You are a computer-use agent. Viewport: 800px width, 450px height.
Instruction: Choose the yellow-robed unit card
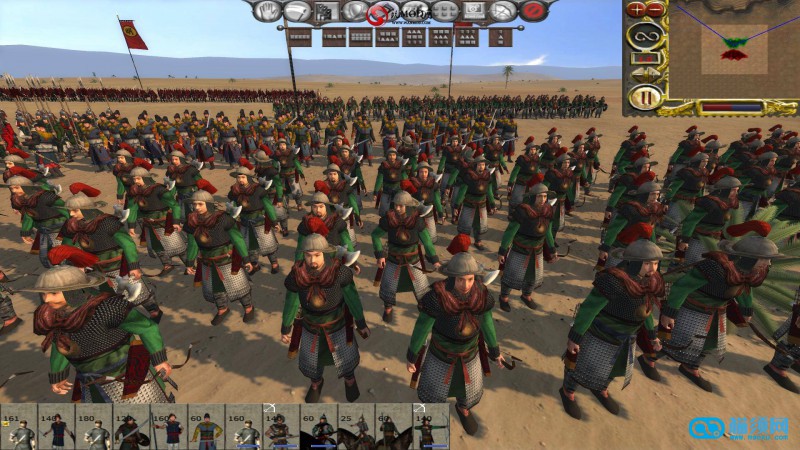pyautogui.click(x=208, y=428)
